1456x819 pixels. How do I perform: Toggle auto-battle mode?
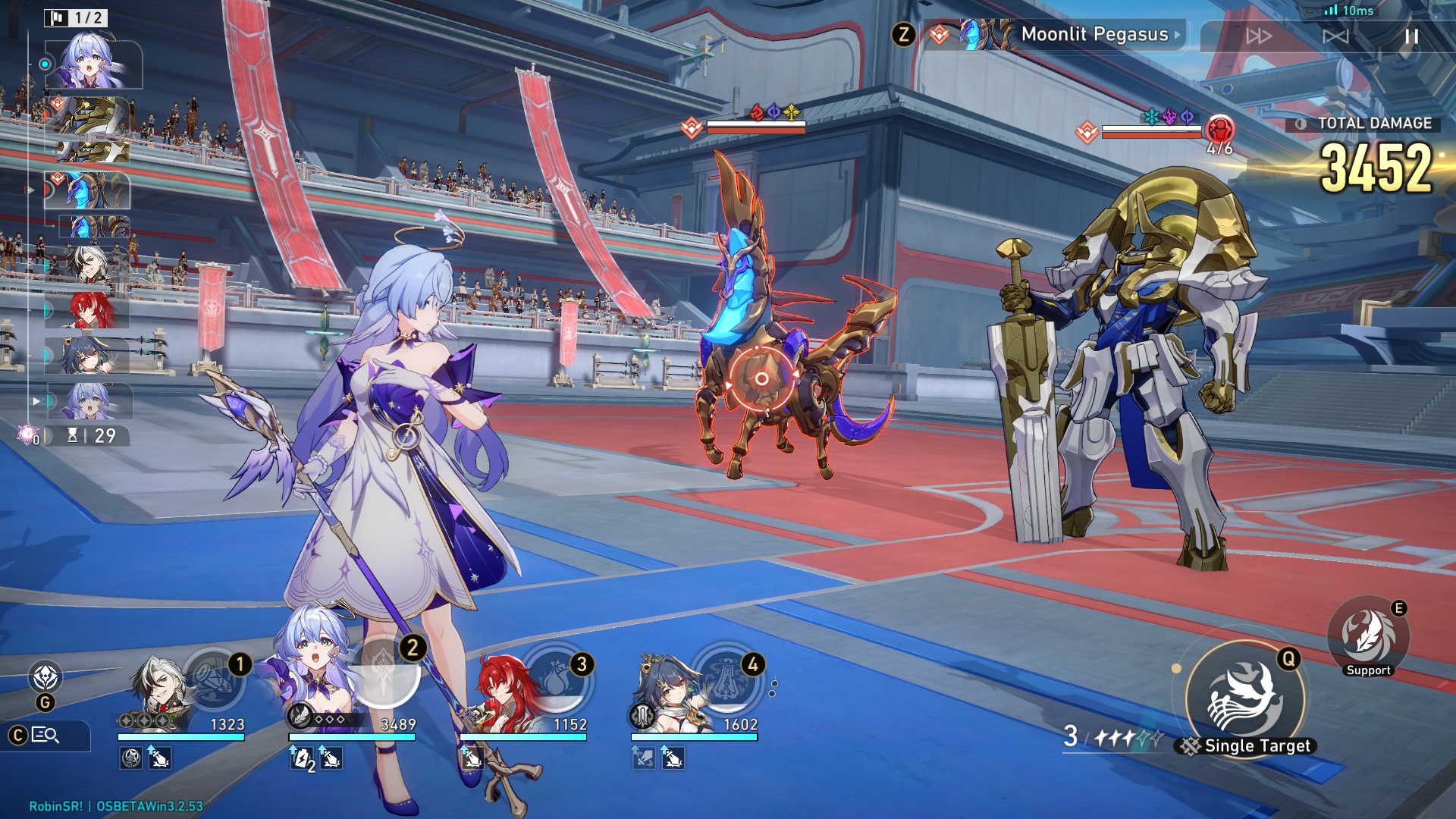coord(1335,36)
